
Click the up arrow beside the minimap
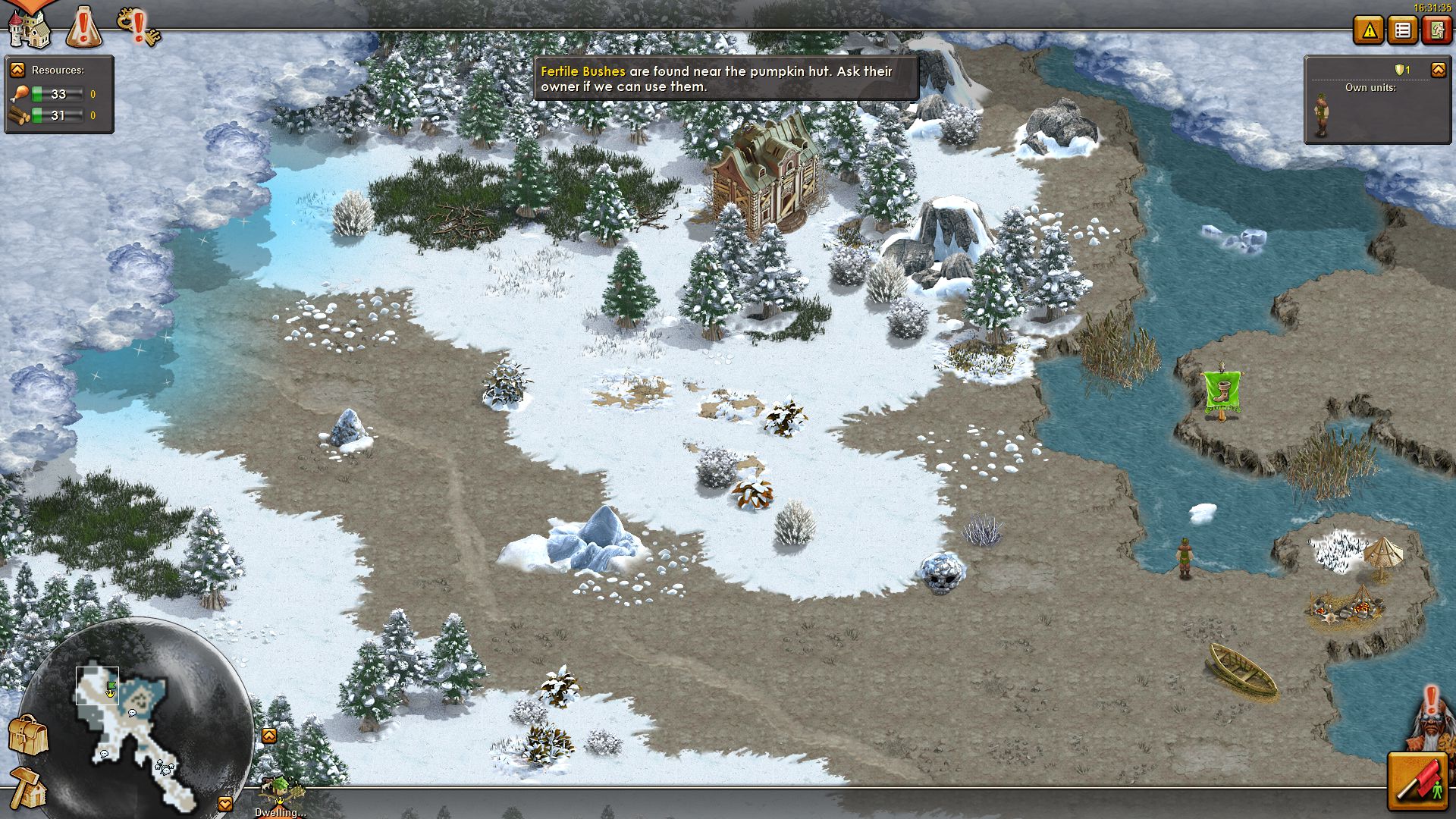tap(269, 736)
